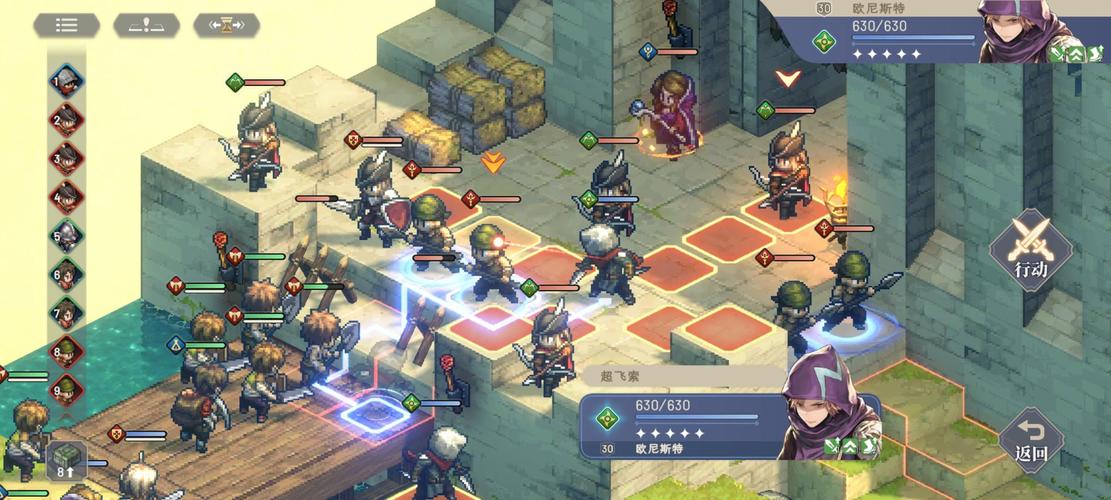Open the list menu button
This screenshot has height=500, width=1111.
66,25
